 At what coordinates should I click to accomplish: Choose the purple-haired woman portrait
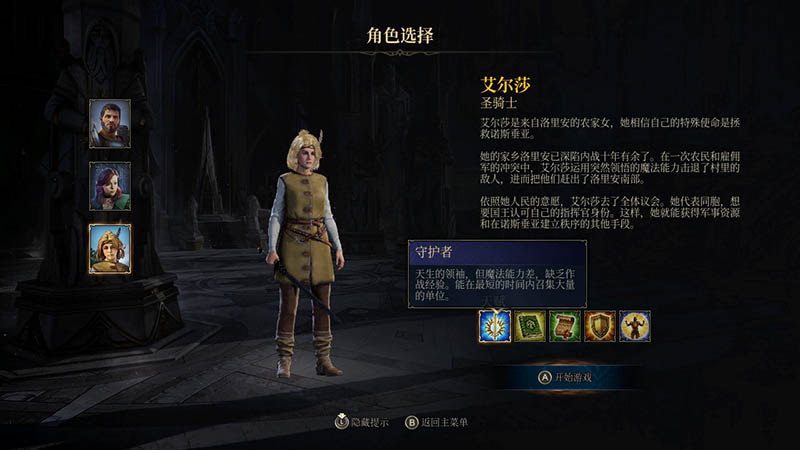pyautogui.click(x=110, y=186)
